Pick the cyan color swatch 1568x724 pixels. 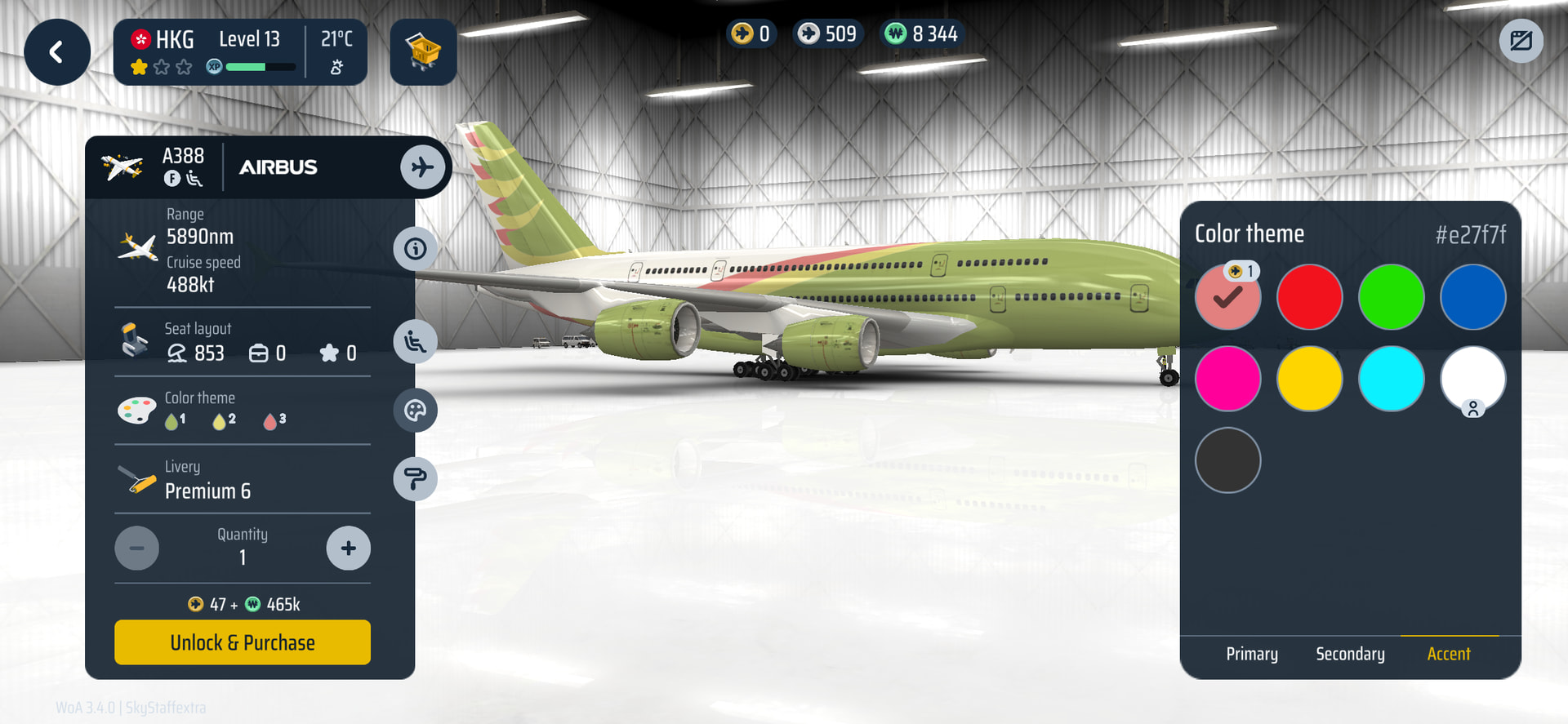1391,379
